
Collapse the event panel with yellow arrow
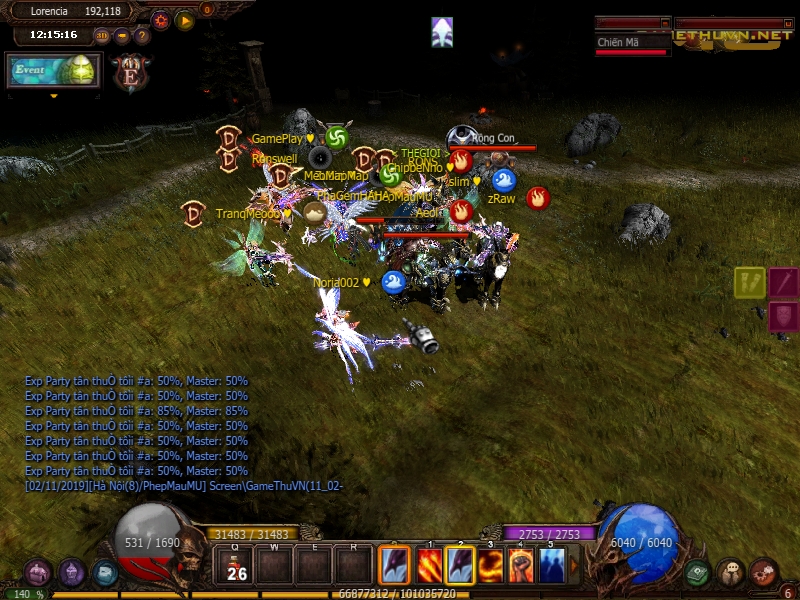pyautogui.click(x=54, y=97)
